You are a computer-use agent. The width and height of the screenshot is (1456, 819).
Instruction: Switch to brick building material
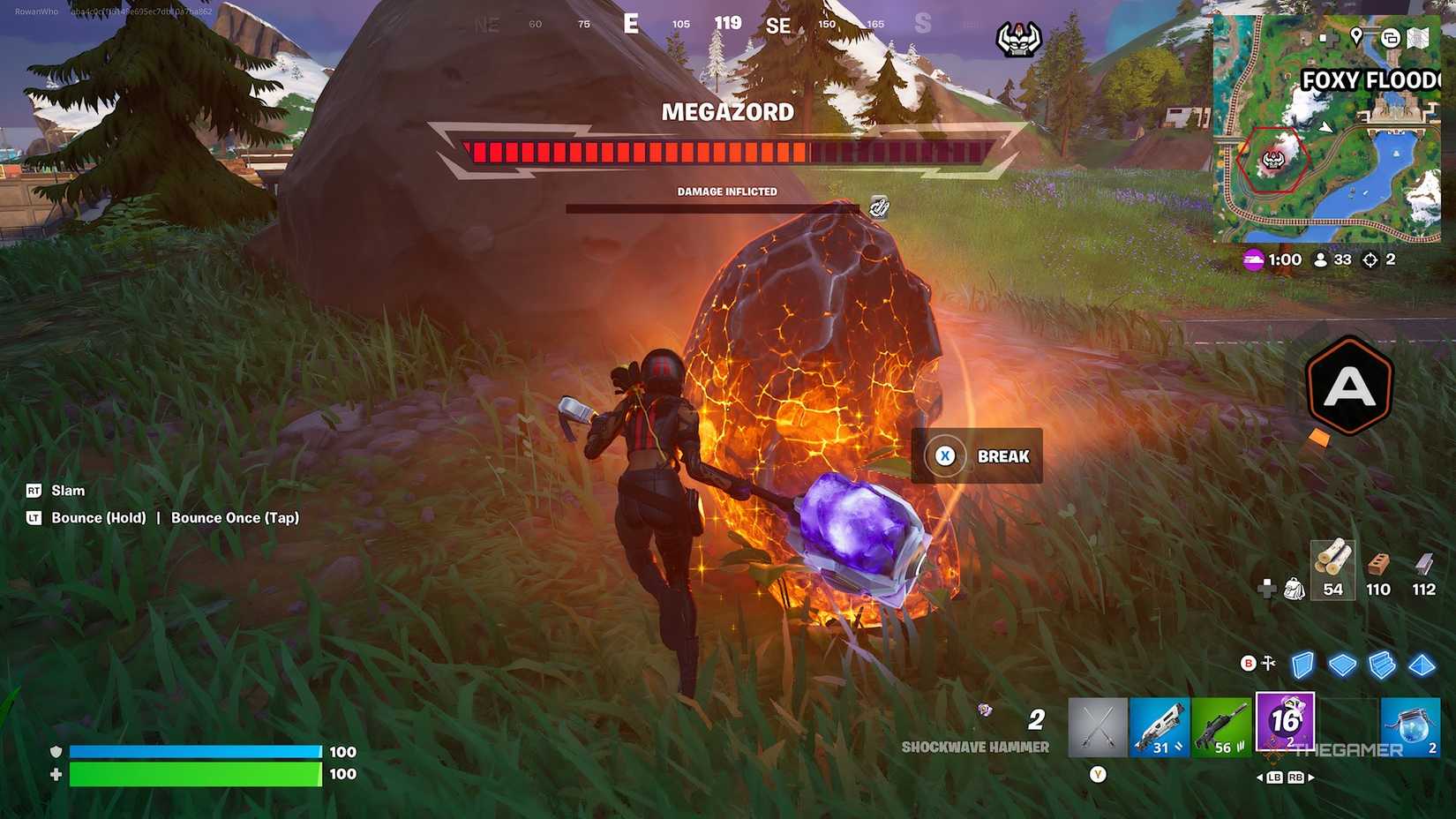pos(1377,569)
